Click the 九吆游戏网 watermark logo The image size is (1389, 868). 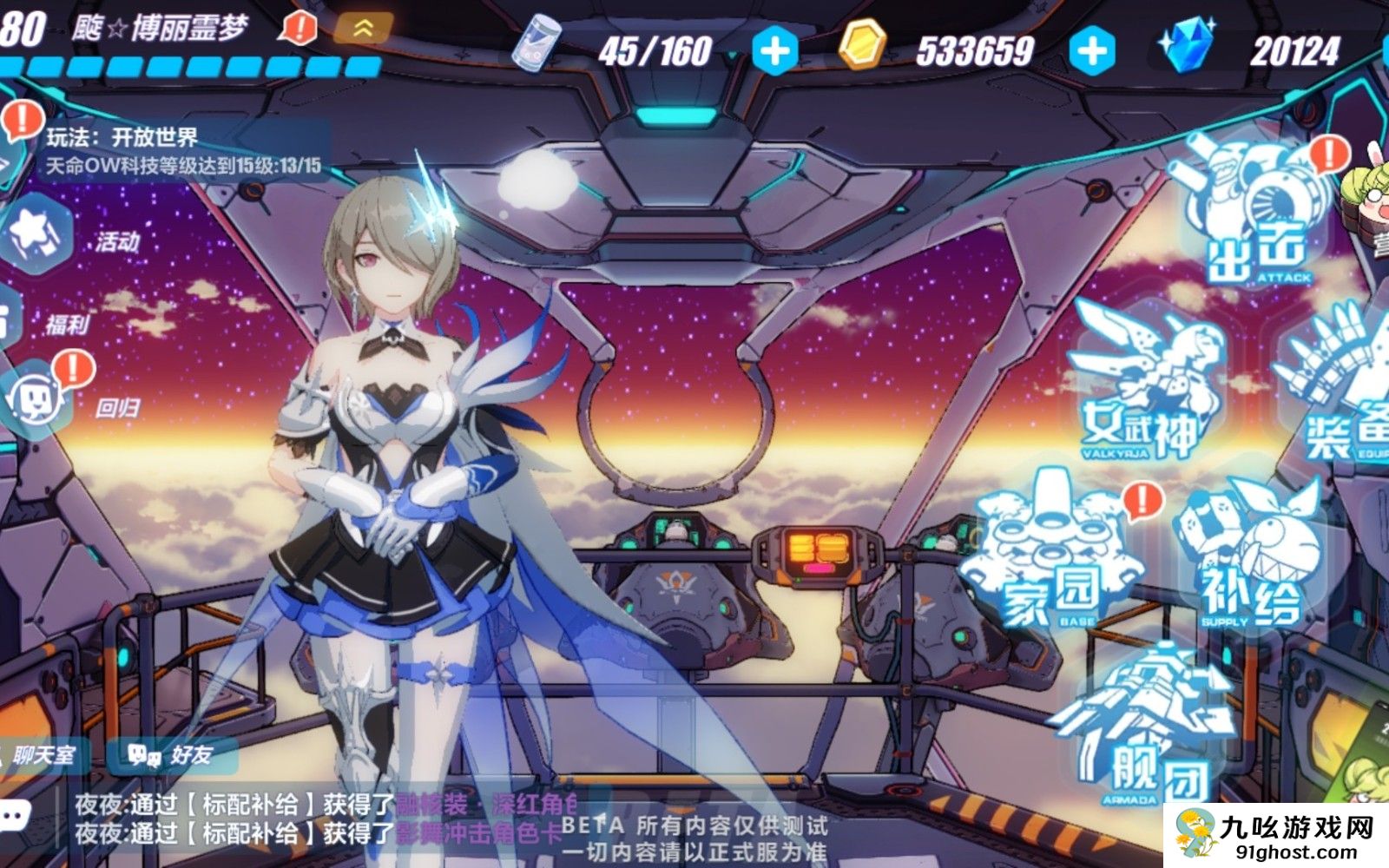1276,837
